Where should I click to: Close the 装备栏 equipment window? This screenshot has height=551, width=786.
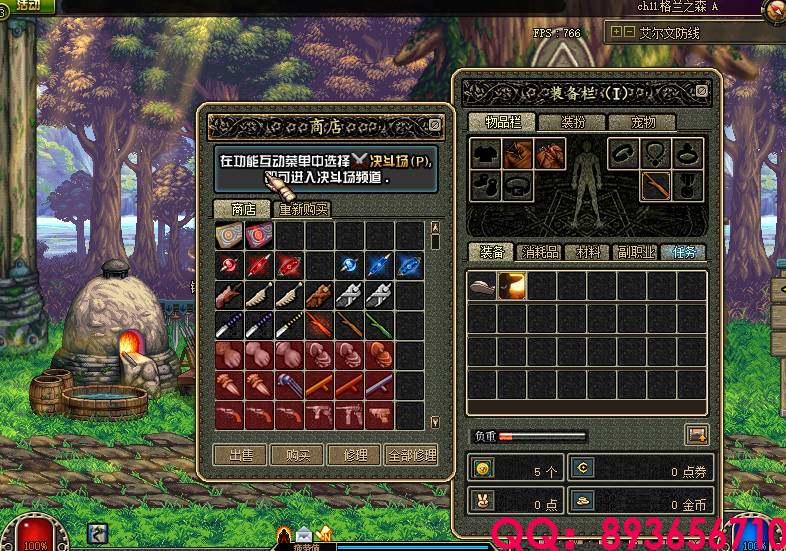tap(702, 93)
